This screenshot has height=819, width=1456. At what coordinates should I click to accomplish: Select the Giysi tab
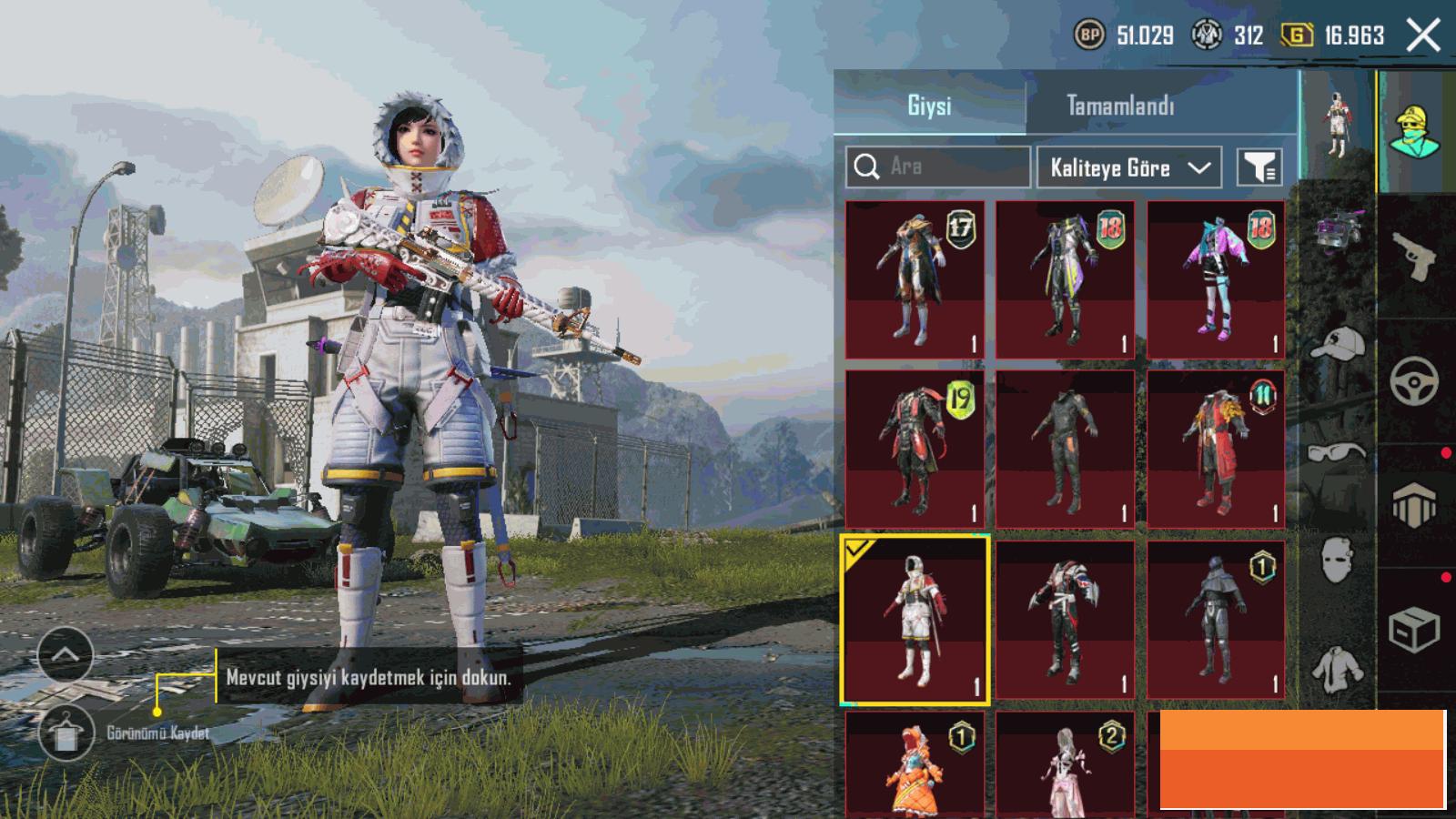[x=929, y=106]
